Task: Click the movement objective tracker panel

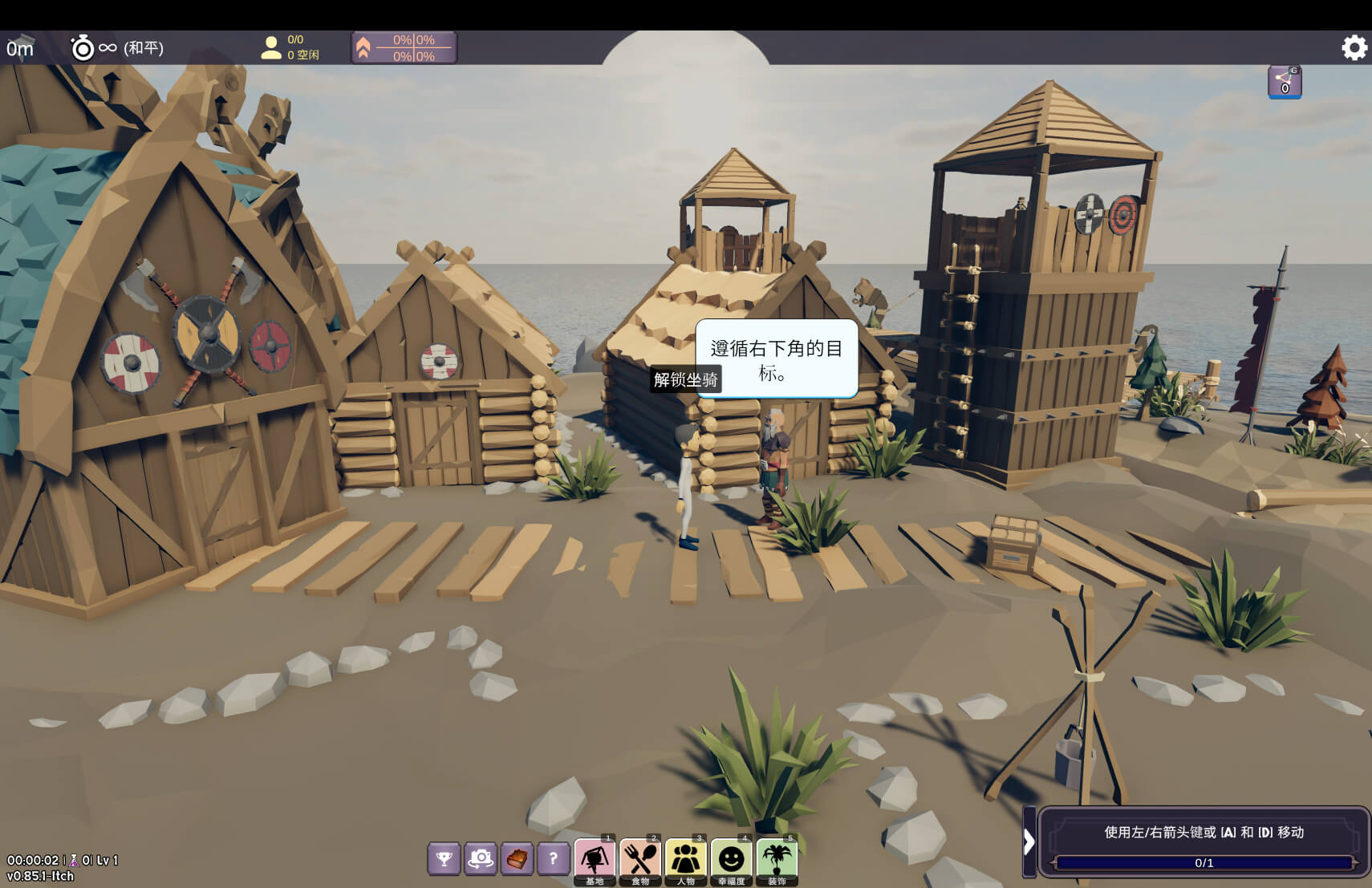Action: 1204,841
